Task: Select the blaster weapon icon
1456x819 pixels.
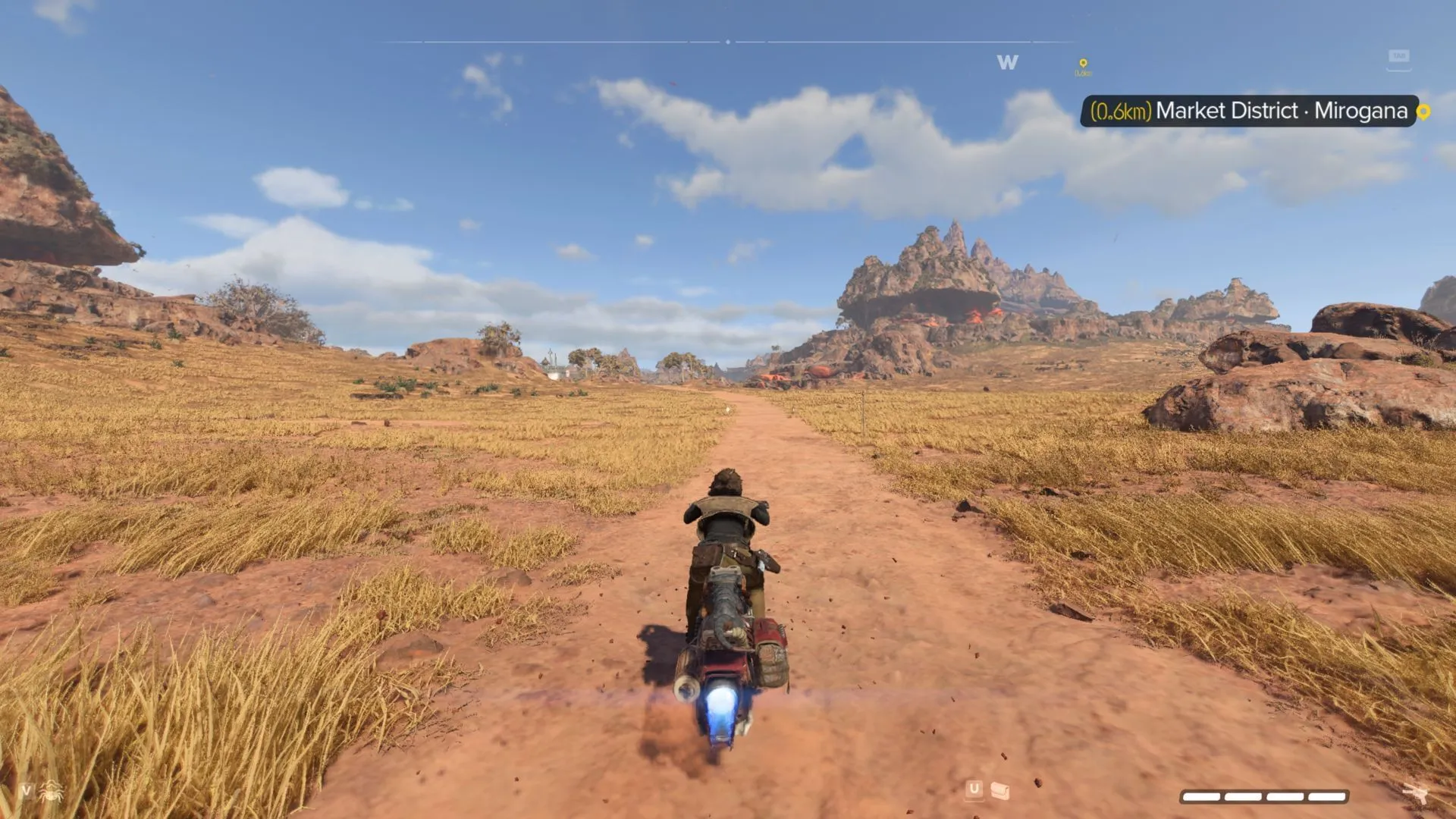Action: (x=1414, y=793)
